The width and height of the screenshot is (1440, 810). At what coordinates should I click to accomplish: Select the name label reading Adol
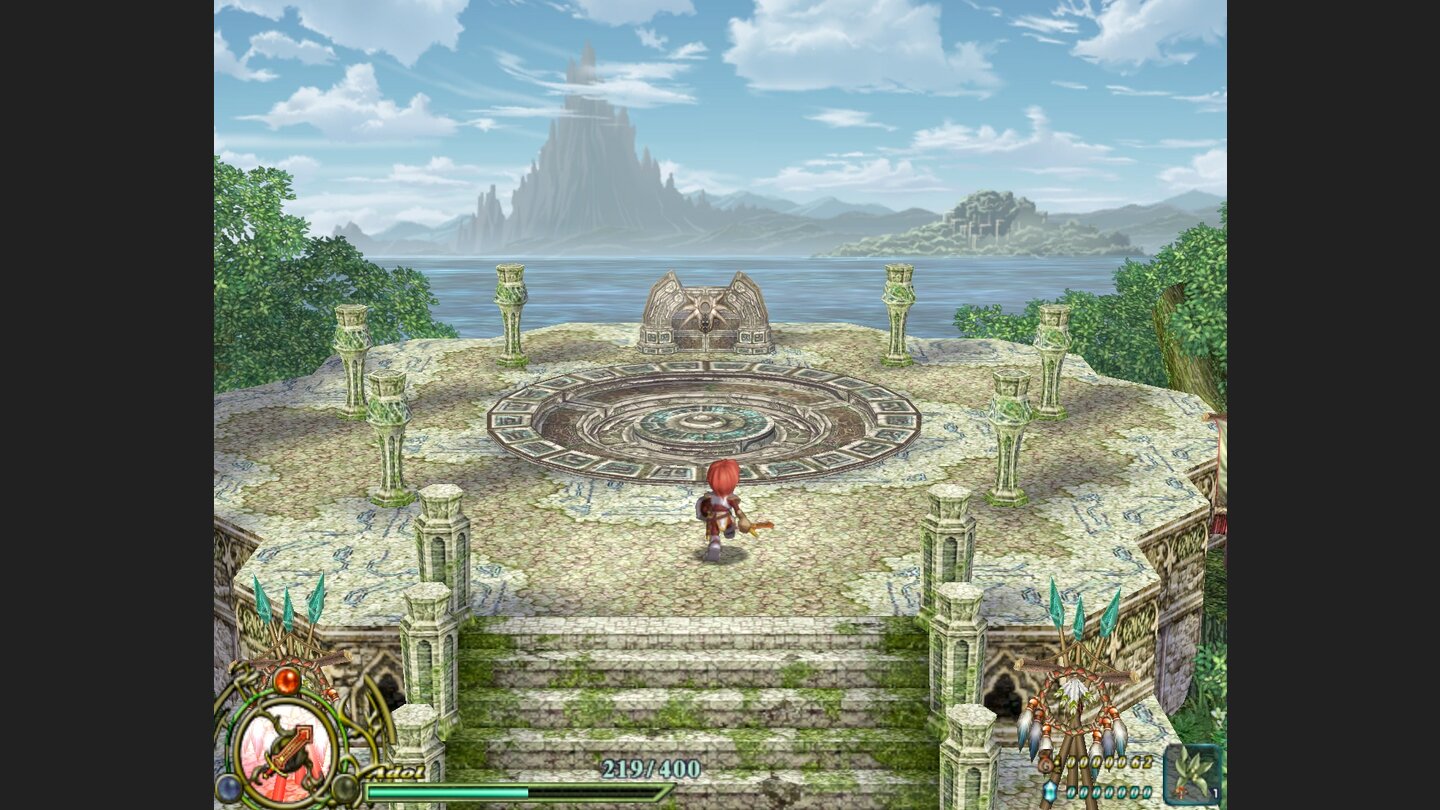click(x=396, y=772)
